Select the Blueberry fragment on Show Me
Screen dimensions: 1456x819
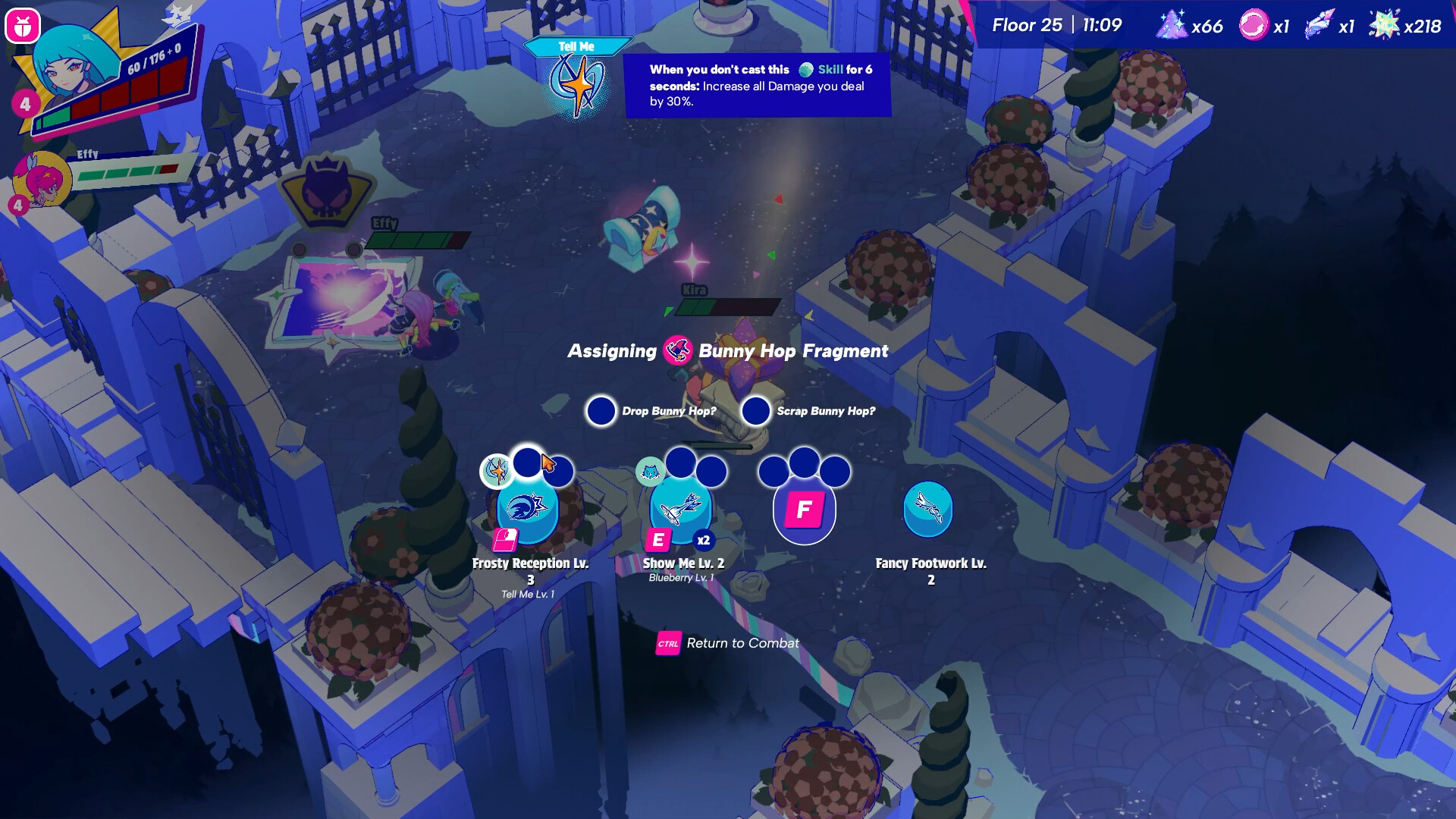pyautogui.click(x=650, y=472)
